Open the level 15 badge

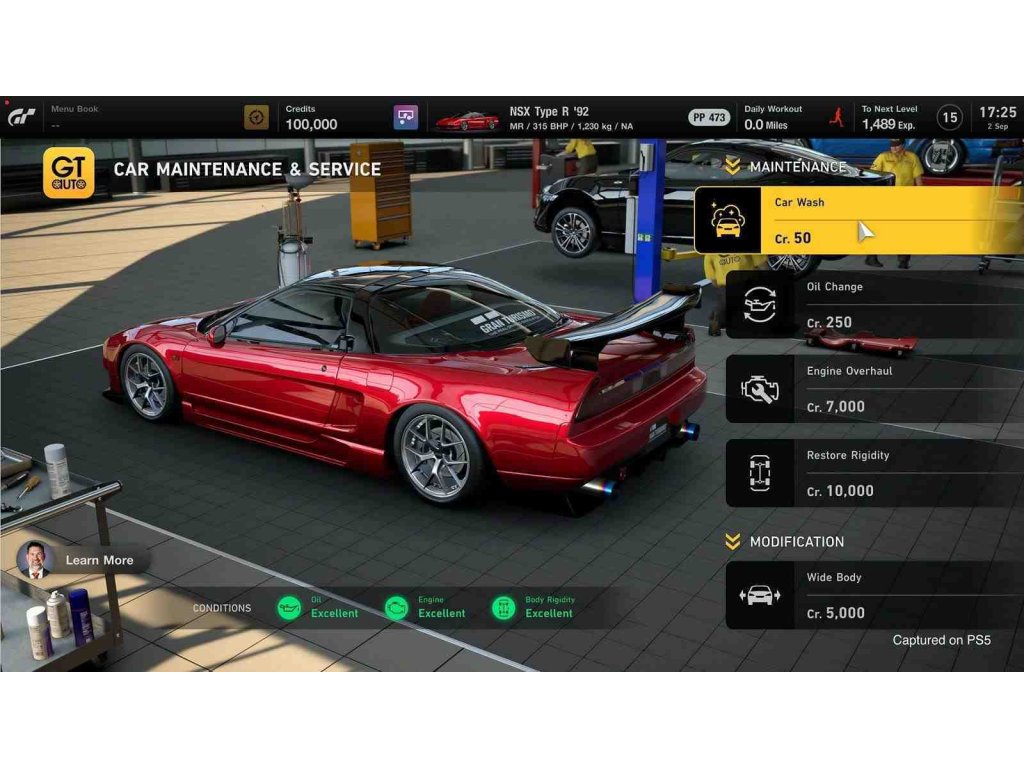tap(950, 117)
